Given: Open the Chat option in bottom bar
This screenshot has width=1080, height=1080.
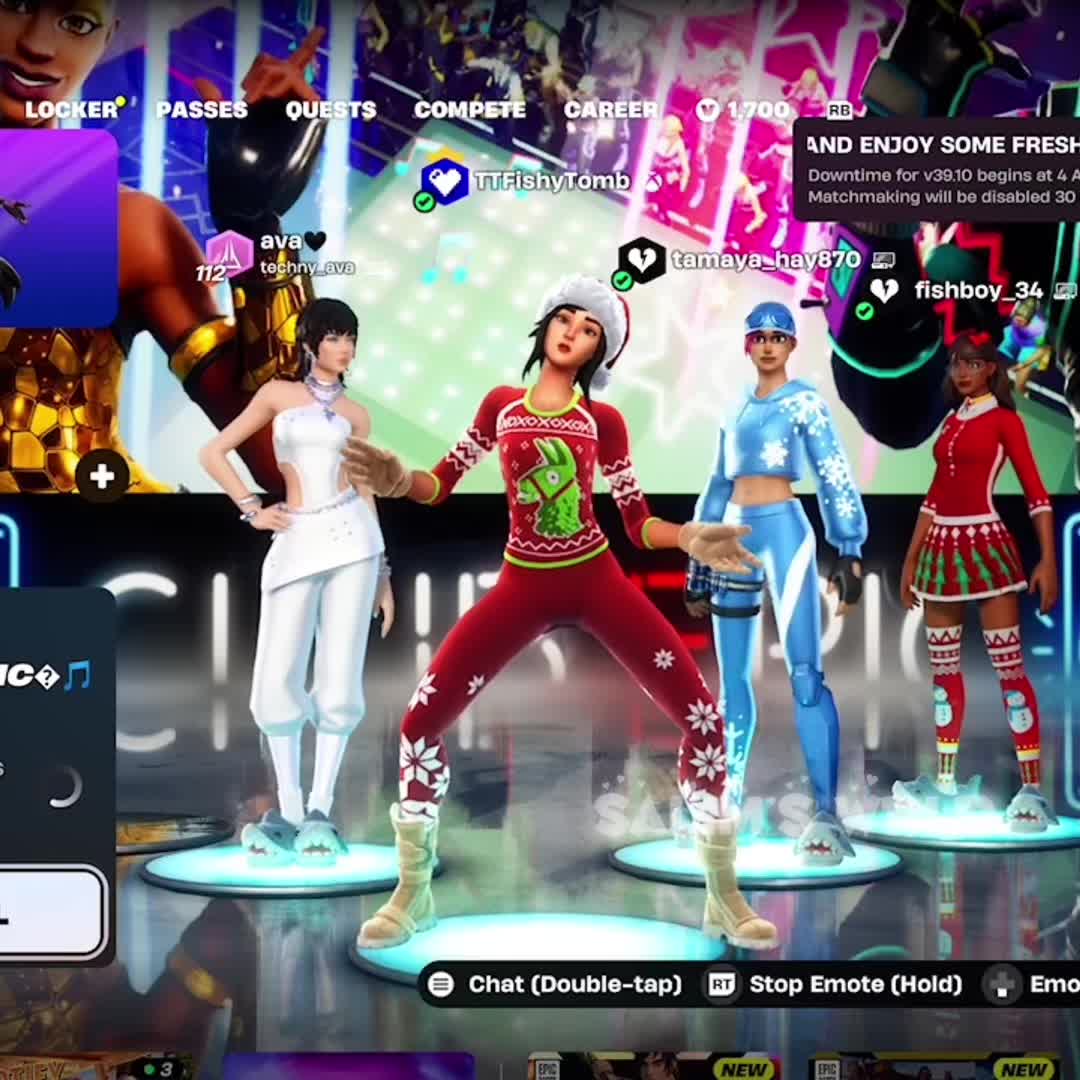Looking at the screenshot, I should (x=555, y=984).
